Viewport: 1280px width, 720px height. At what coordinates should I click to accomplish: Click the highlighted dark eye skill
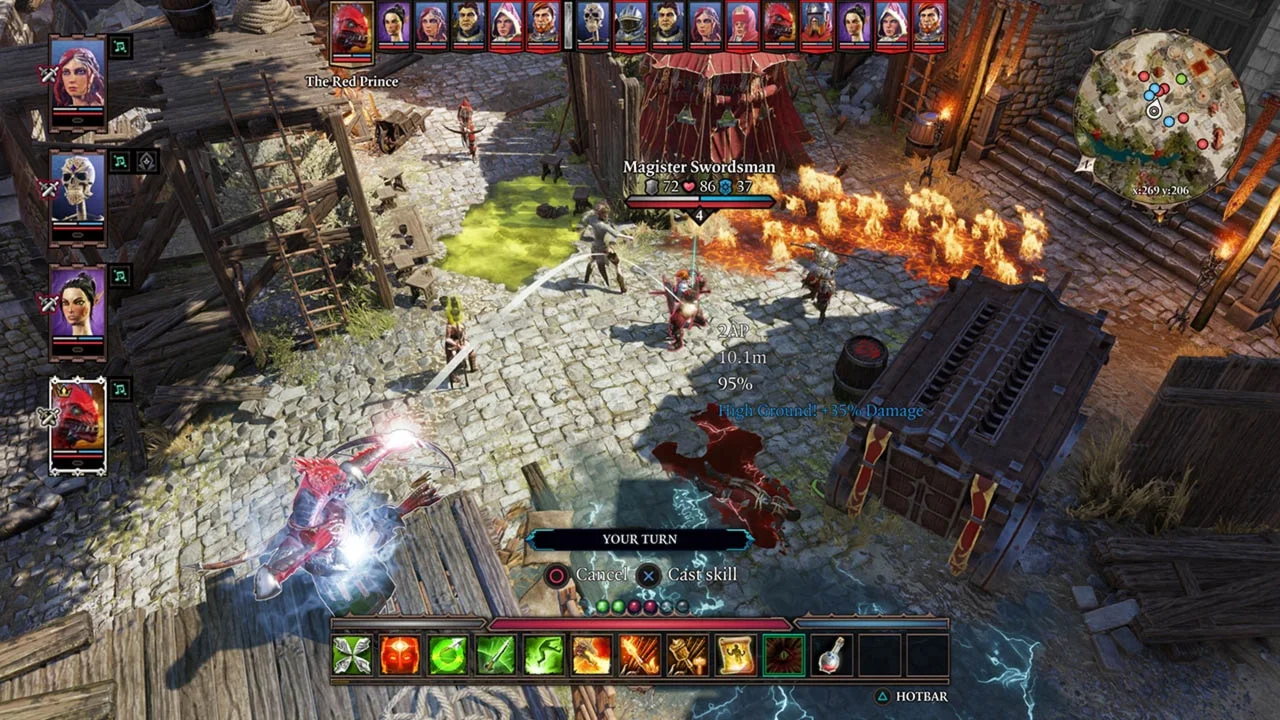point(784,655)
